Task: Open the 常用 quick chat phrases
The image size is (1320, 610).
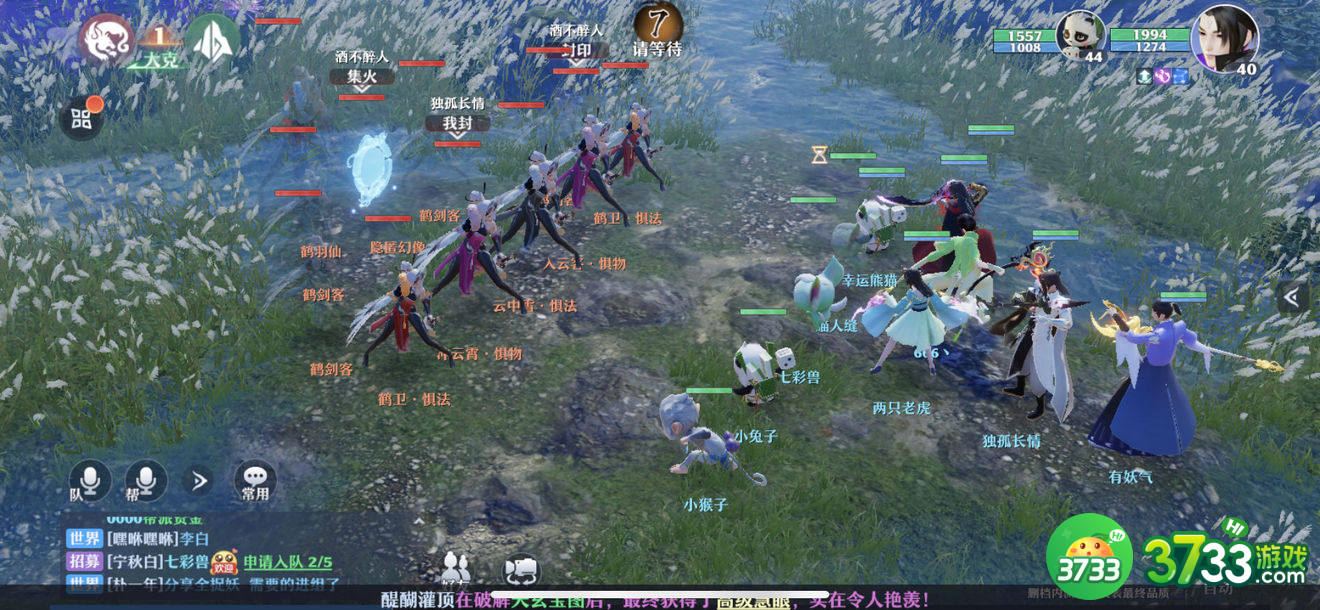Action: (255, 481)
